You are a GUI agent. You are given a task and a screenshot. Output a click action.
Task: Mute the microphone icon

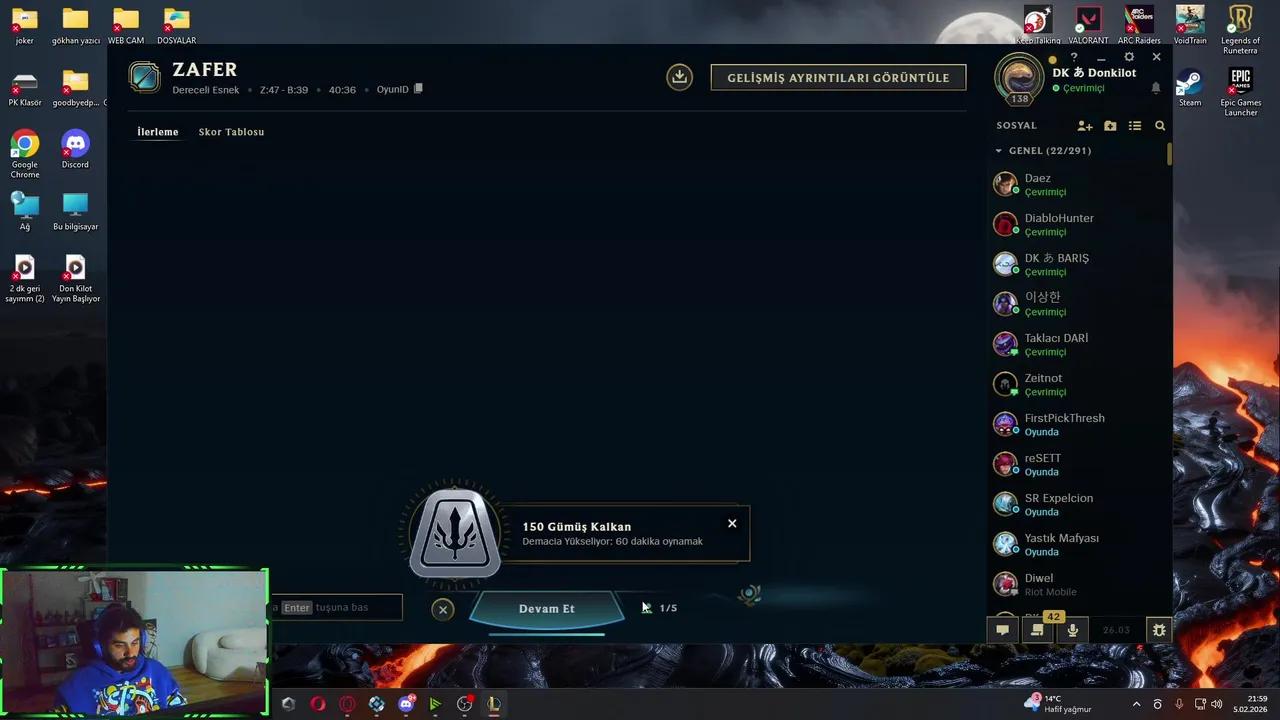tap(1072, 630)
